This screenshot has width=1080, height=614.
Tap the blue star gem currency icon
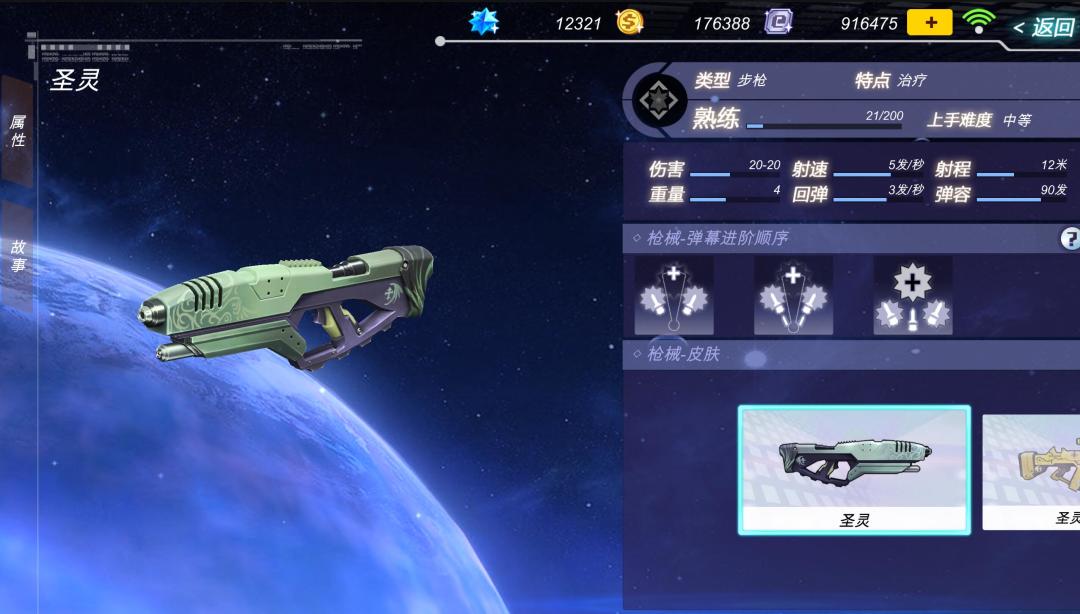click(x=484, y=22)
